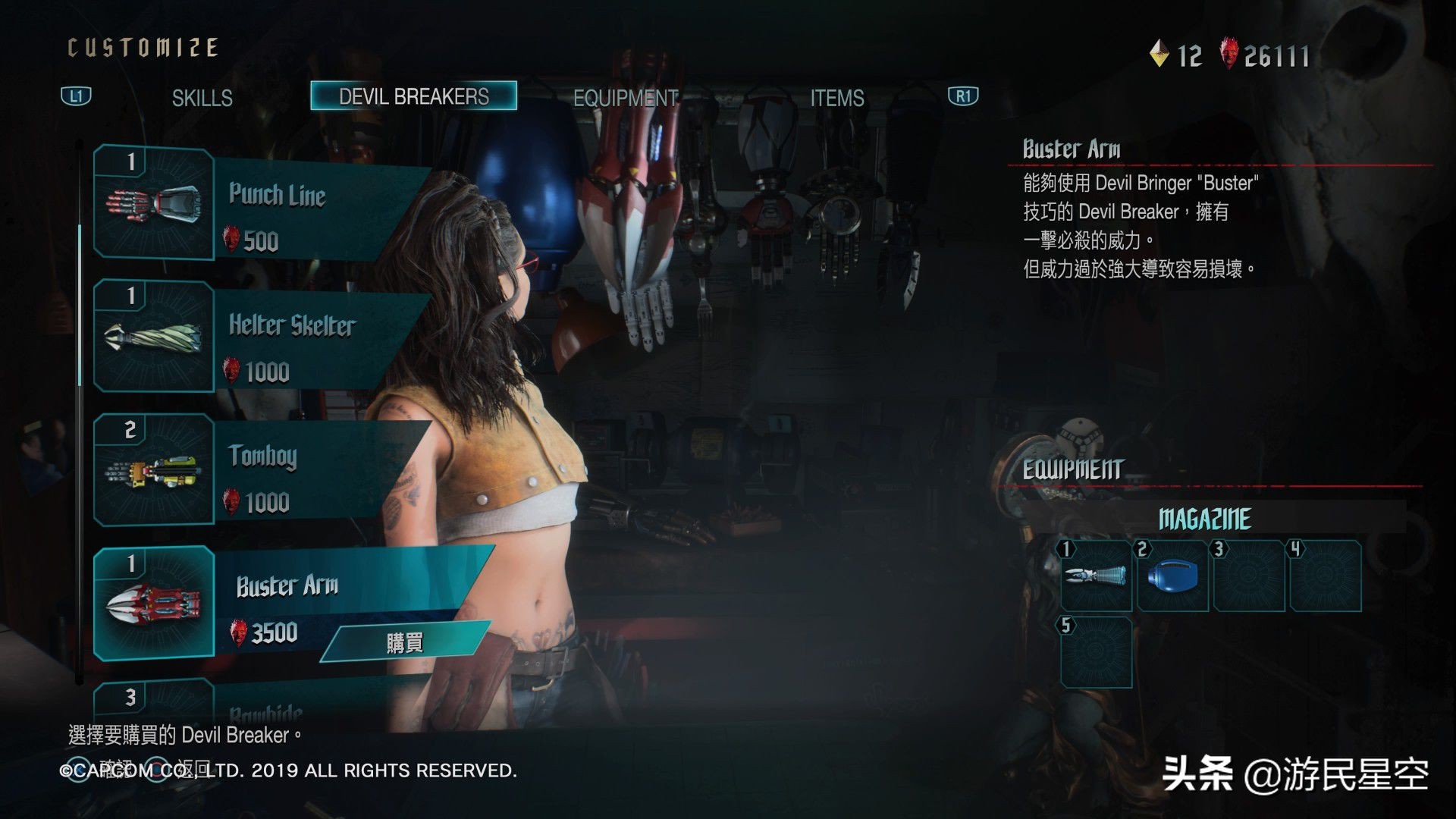This screenshot has width=1456, height=819.
Task: Open the Equipment tab
Action: pyautogui.click(x=625, y=98)
